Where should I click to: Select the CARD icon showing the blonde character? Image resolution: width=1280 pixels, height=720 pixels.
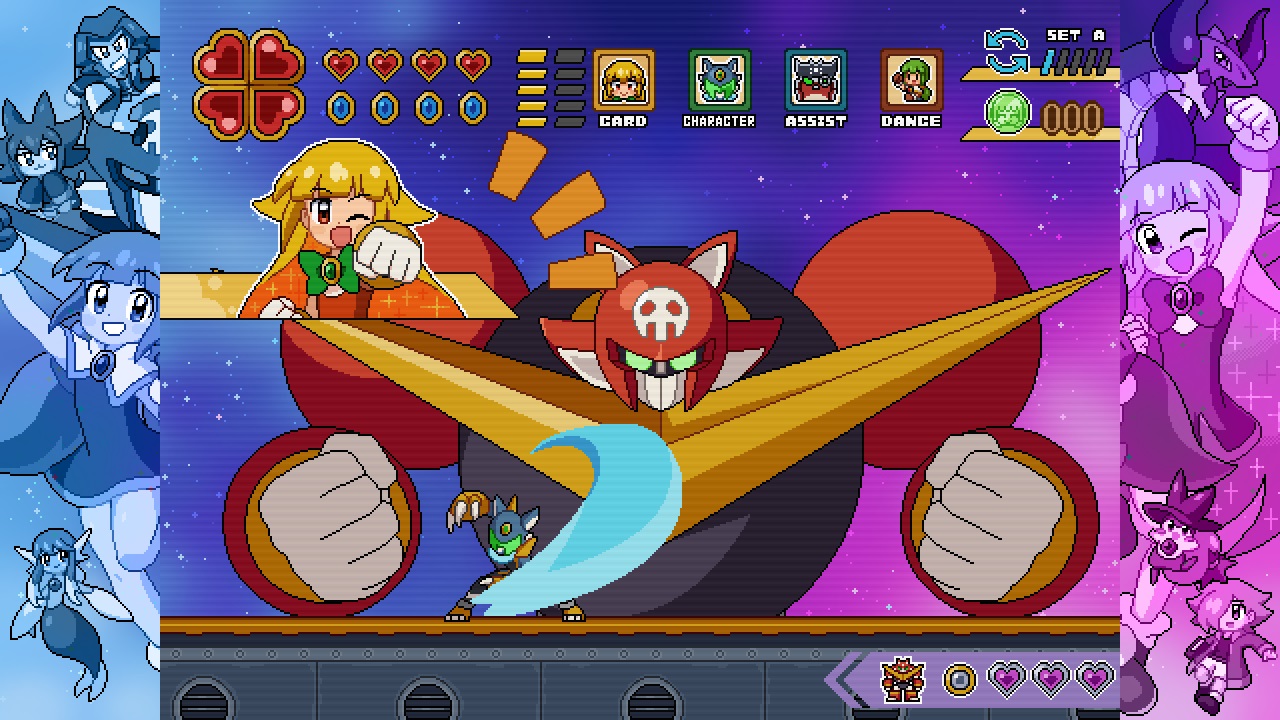coord(624,83)
